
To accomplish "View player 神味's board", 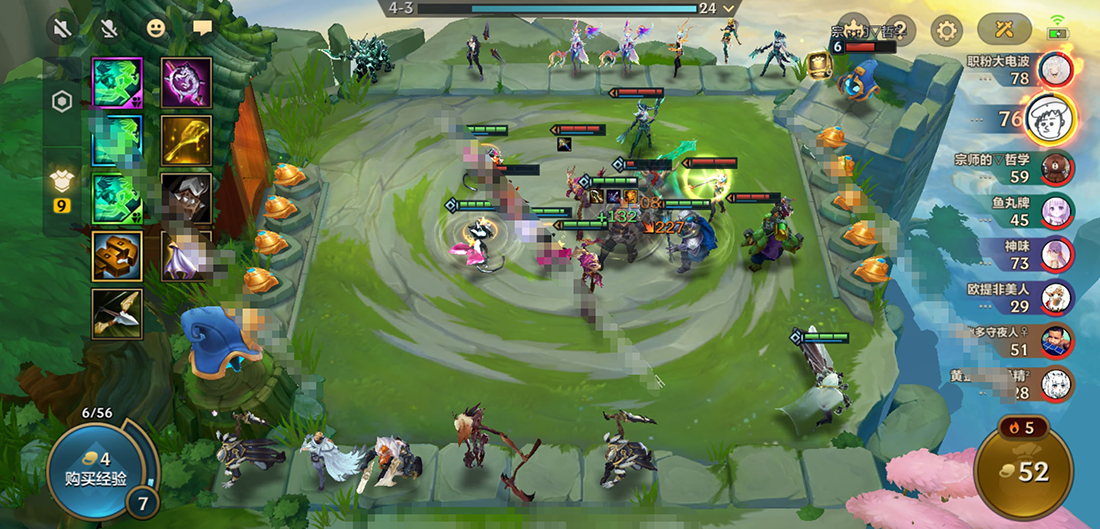I will (x=1056, y=254).
